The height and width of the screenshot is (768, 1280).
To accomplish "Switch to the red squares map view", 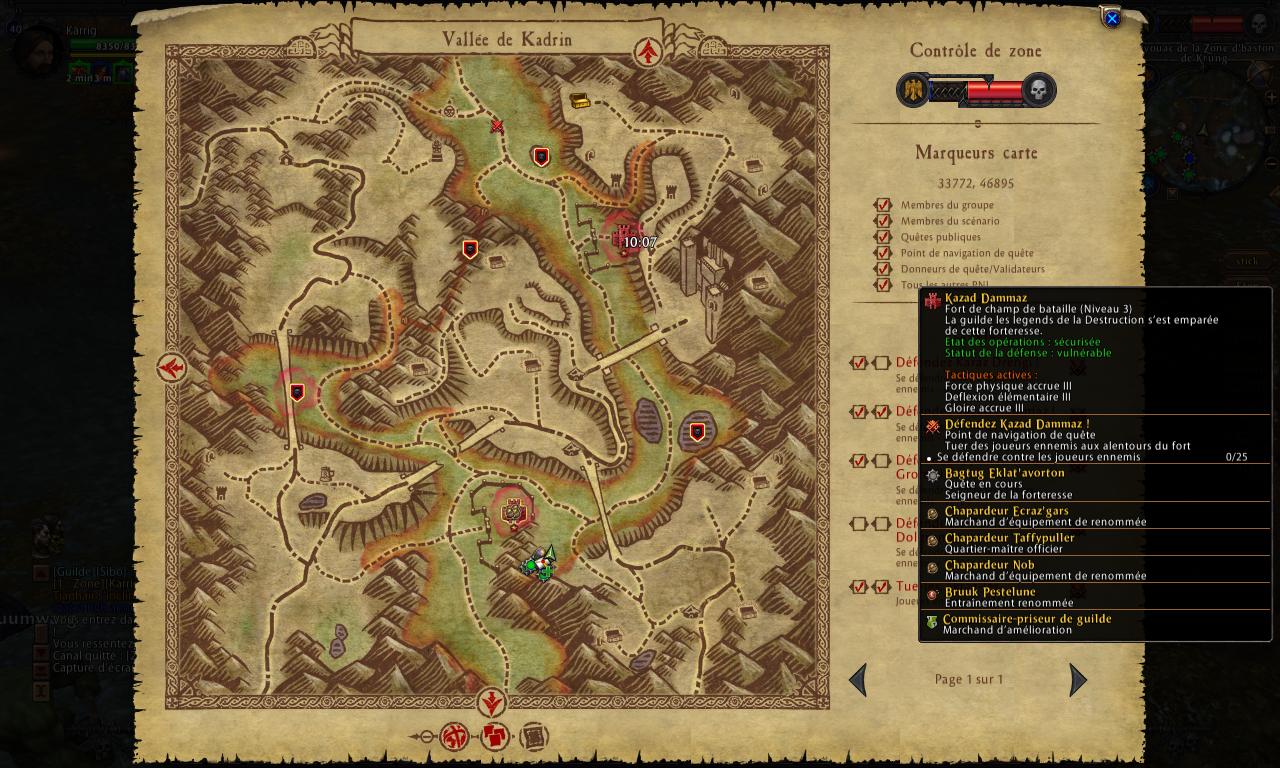I will [495, 738].
